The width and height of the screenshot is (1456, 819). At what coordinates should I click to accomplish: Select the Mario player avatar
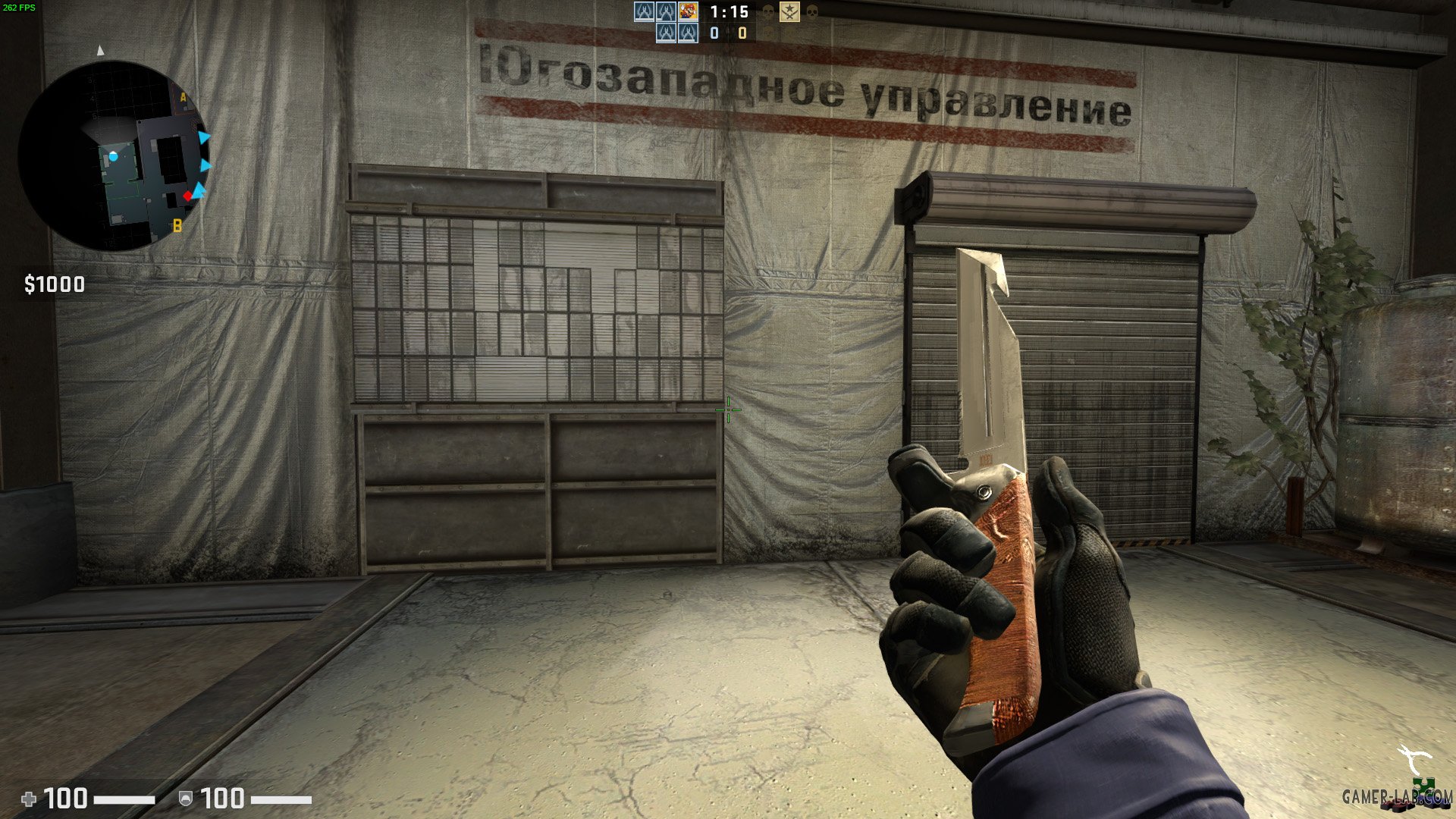(x=688, y=11)
